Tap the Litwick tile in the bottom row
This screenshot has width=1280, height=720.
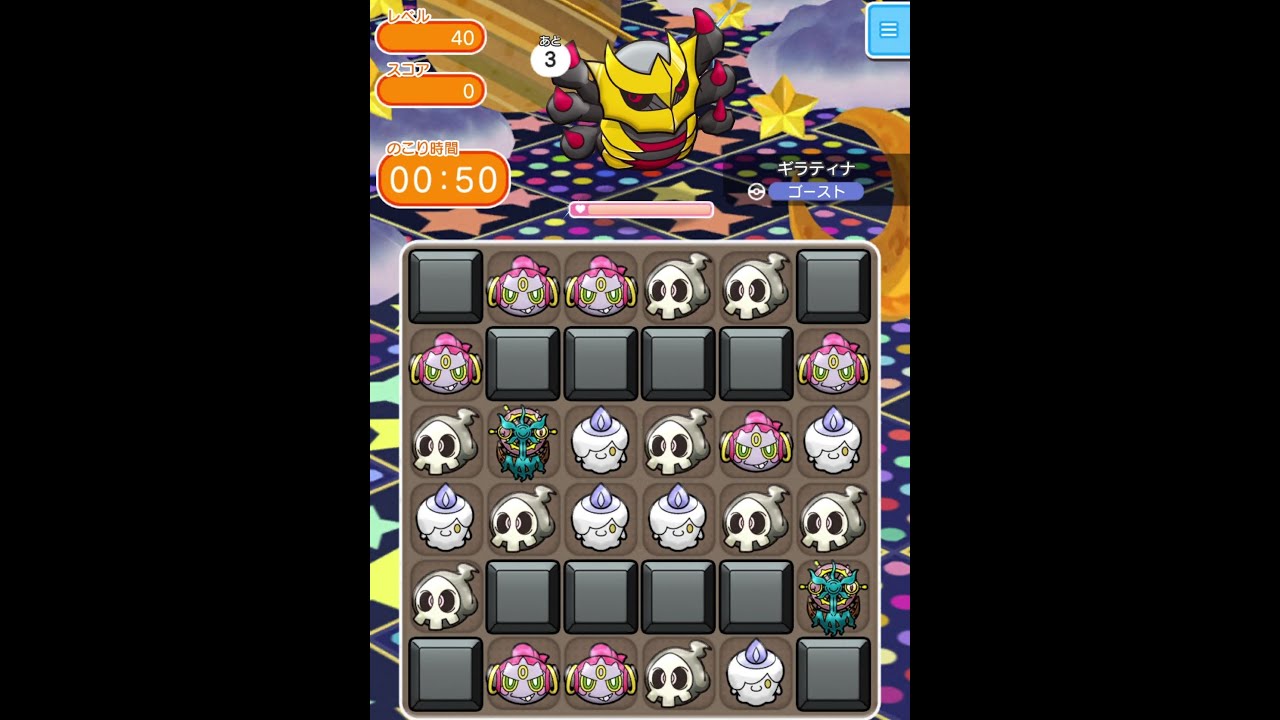click(755, 672)
